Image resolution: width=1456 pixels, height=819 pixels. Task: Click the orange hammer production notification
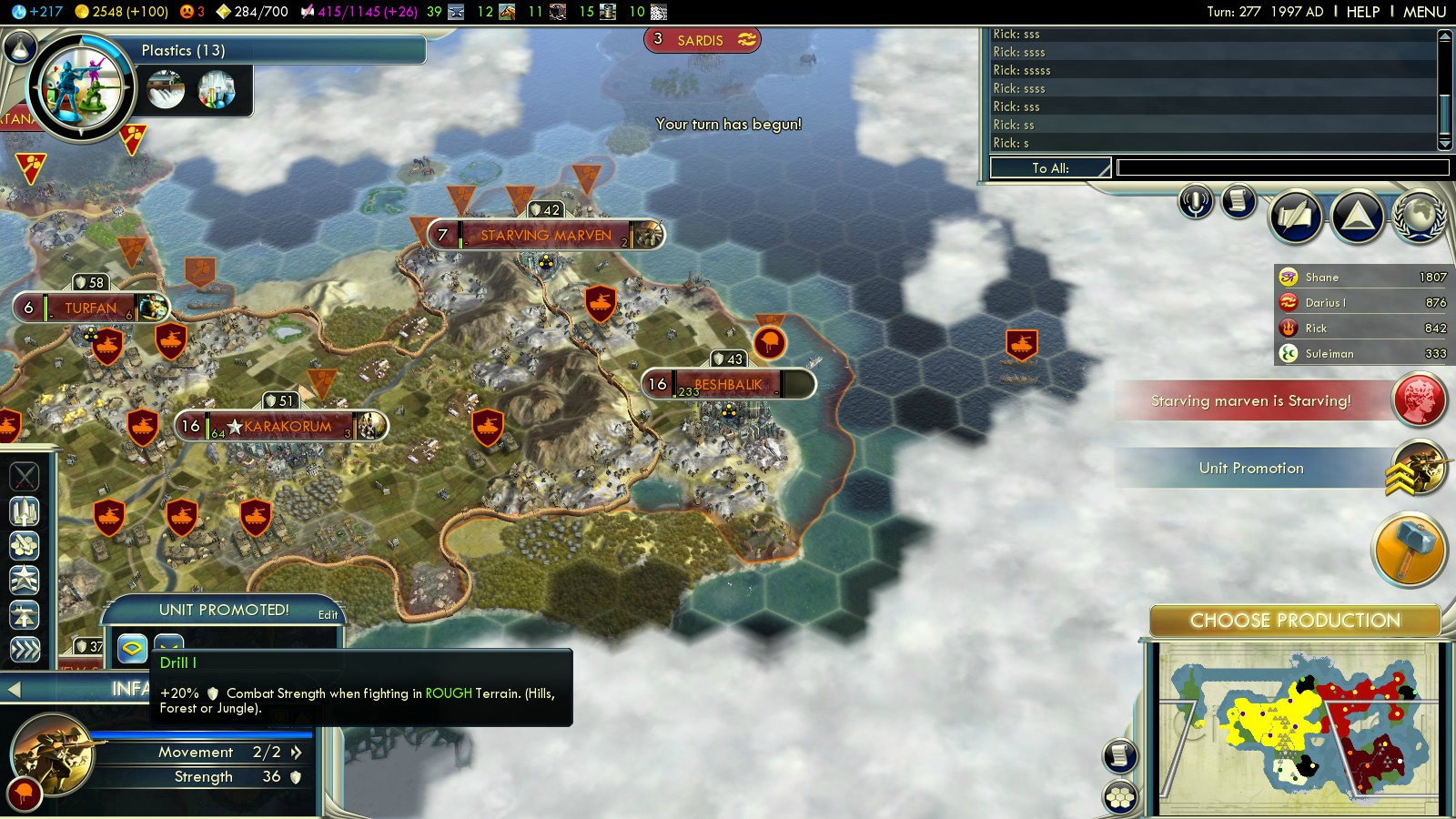click(1408, 549)
